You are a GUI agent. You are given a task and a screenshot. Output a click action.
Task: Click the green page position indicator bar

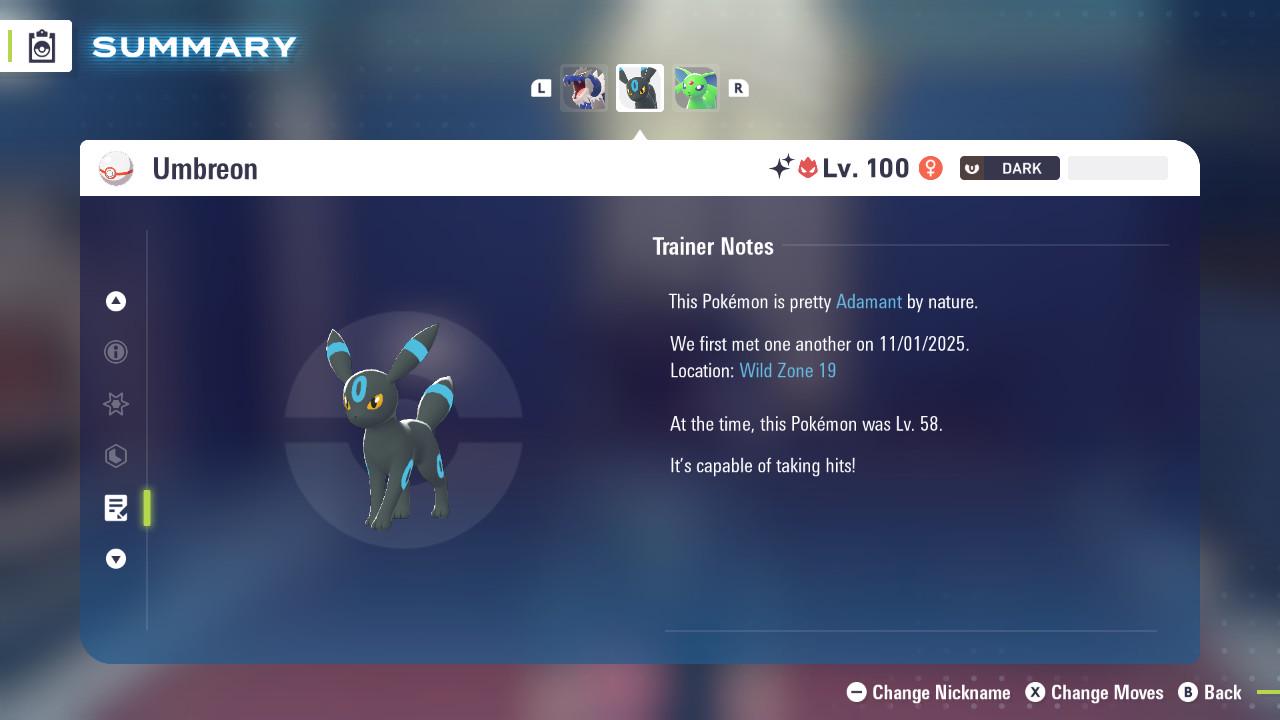(146, 508)
